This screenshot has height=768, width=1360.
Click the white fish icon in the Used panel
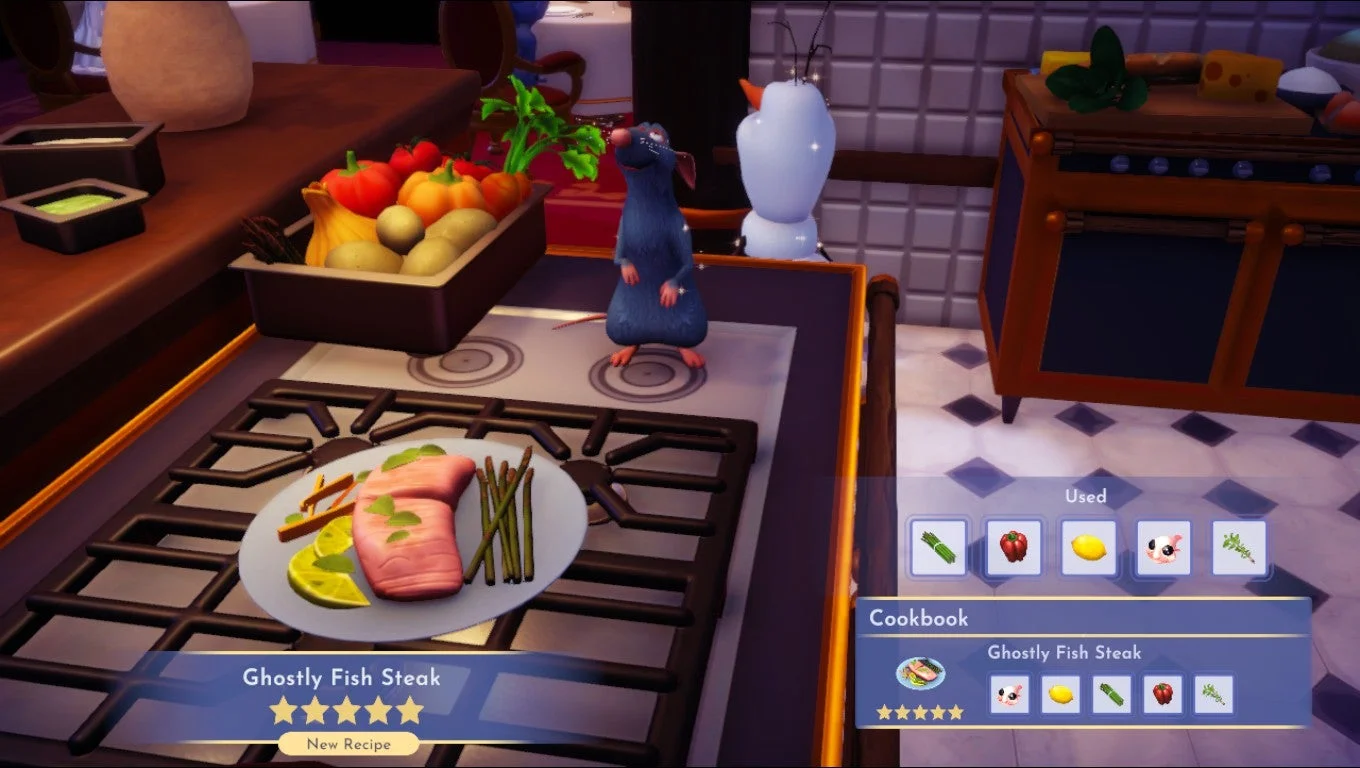[x=1163, y=545]
